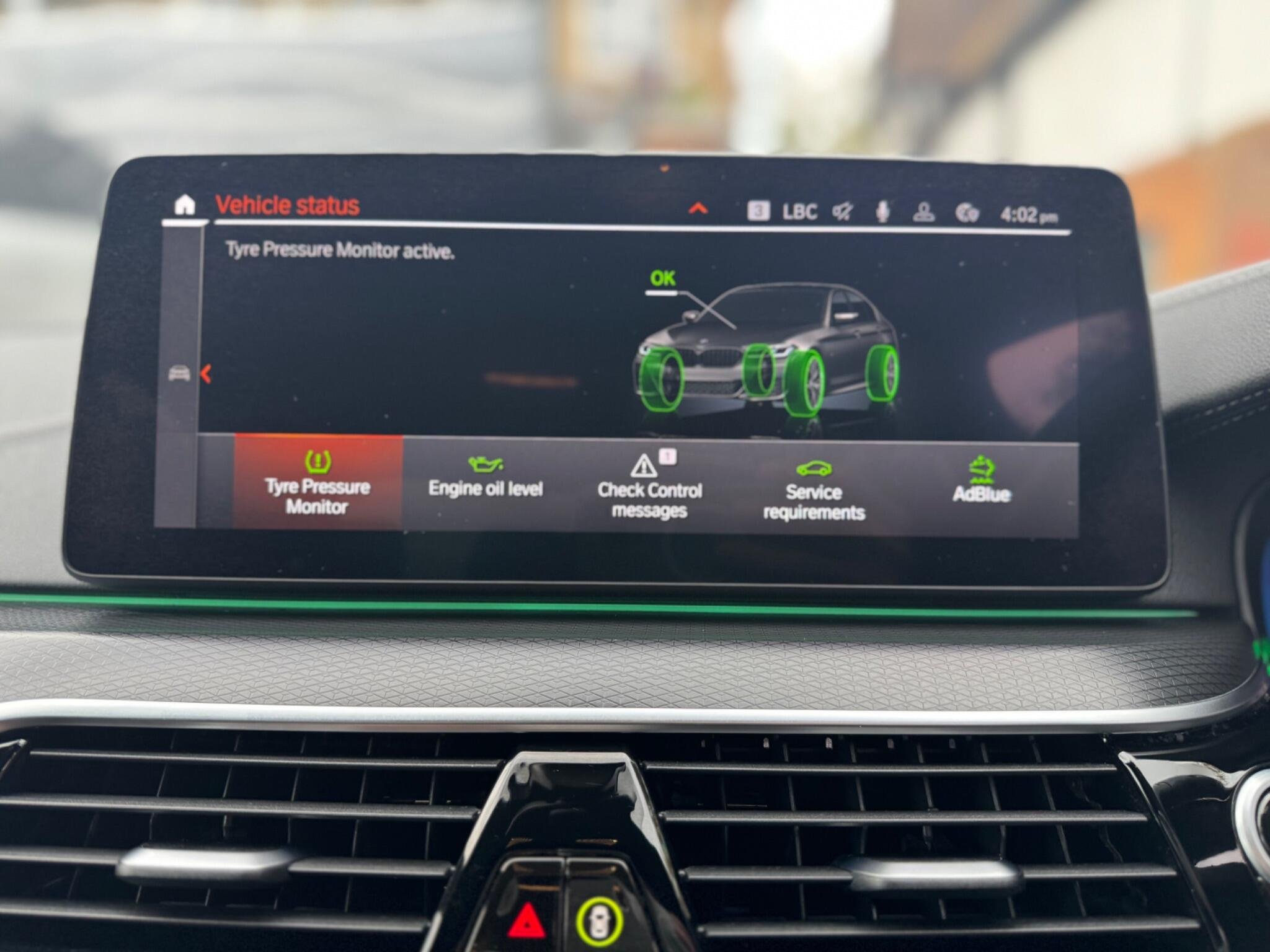The height and width of the screenshot is (952, 1270).
Task: Select the Tyre Pressure Monitor tile
Action: pos(317,483)
